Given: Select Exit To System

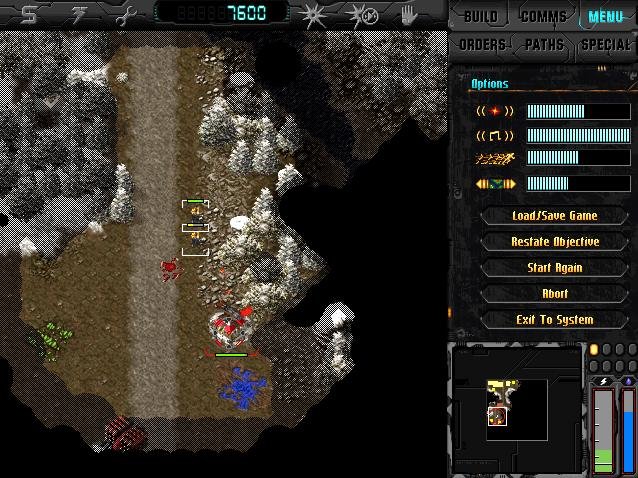Looking at the screenshot, I should [x=554, y=319].
